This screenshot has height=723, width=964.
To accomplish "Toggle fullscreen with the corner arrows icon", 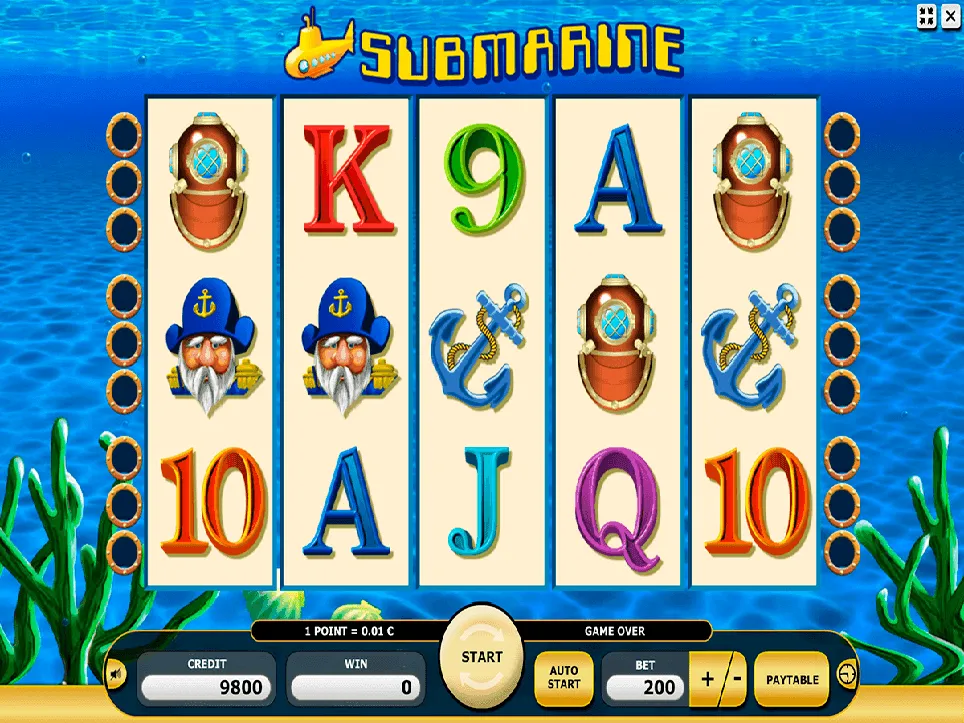I will [x=926, y=15].
